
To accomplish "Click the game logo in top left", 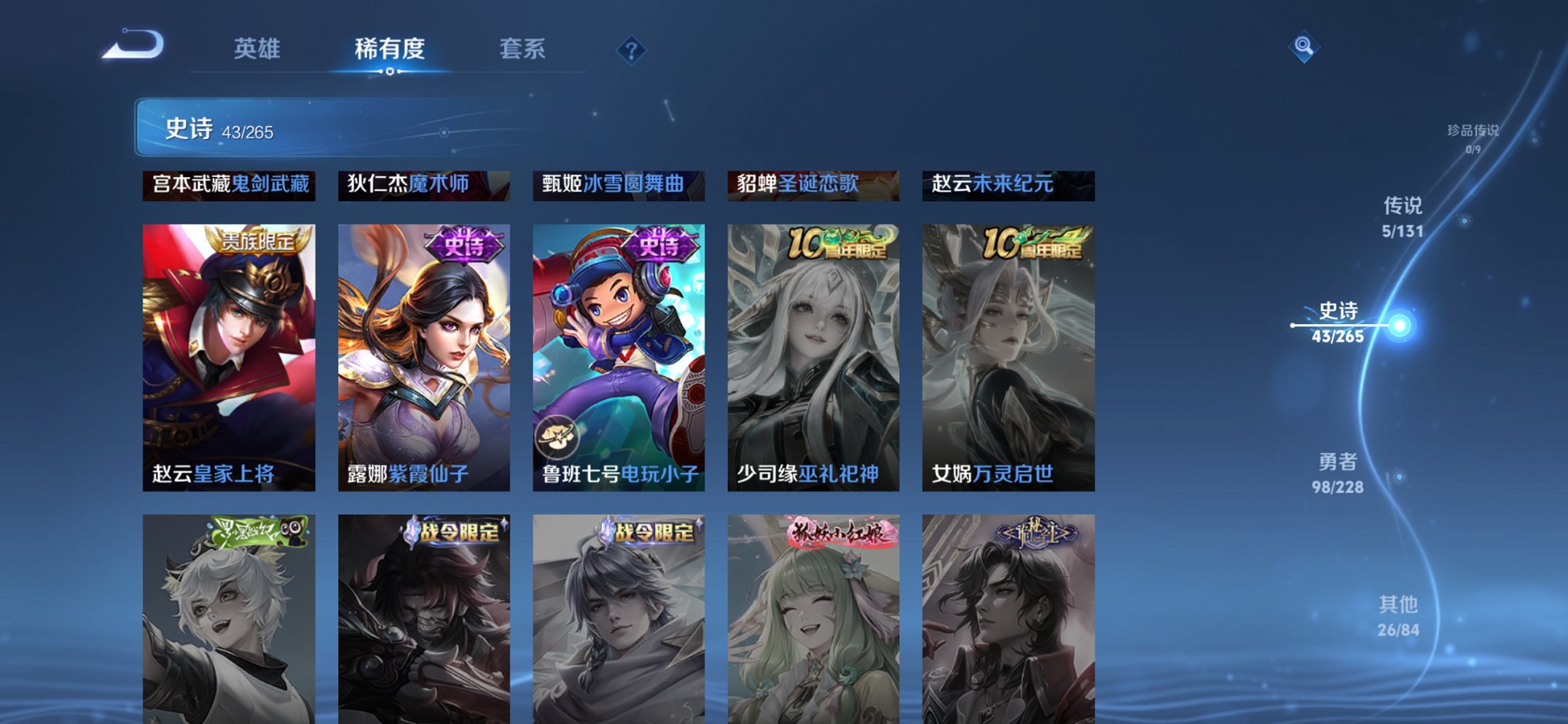I will (x=128, y=45).
